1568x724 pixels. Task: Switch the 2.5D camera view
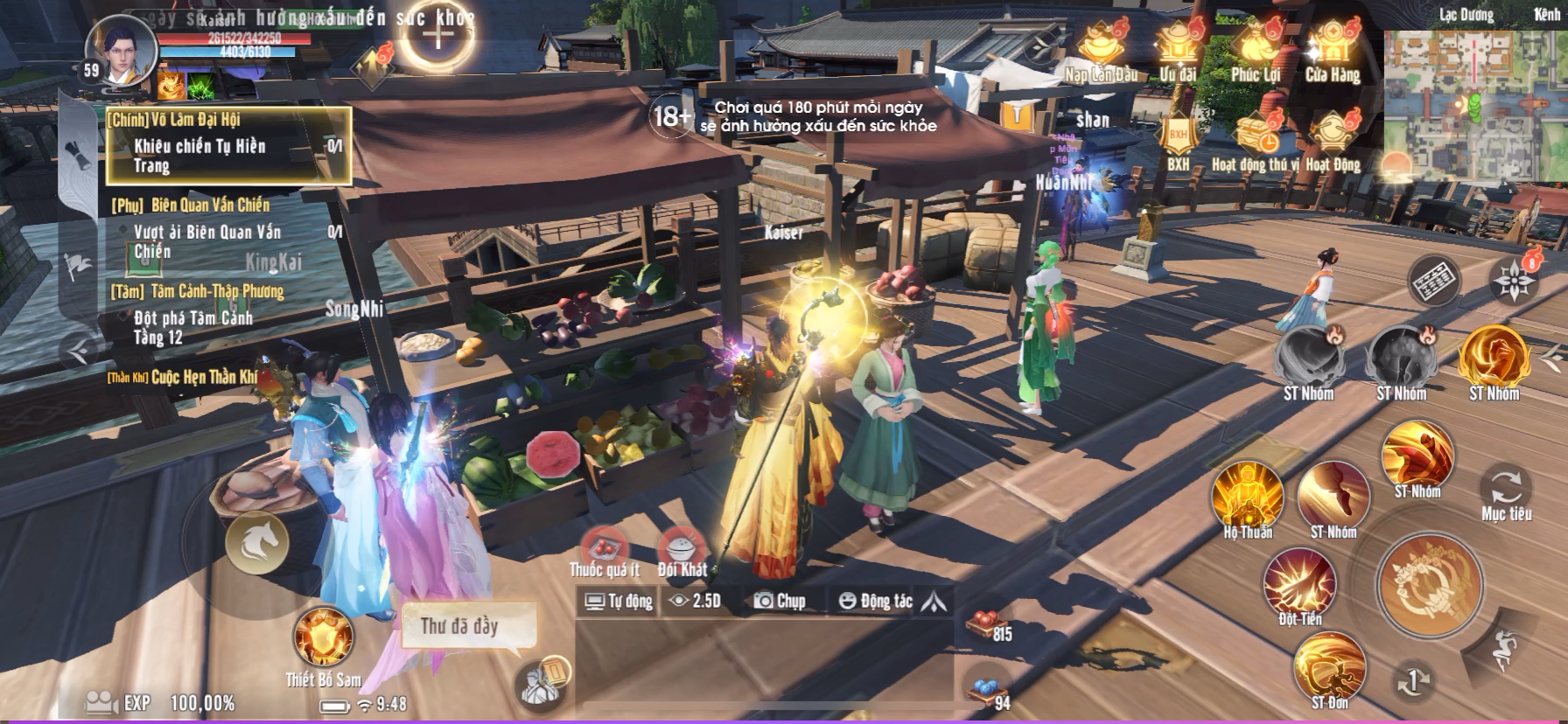pyautogui.click(x=695, y=601)
